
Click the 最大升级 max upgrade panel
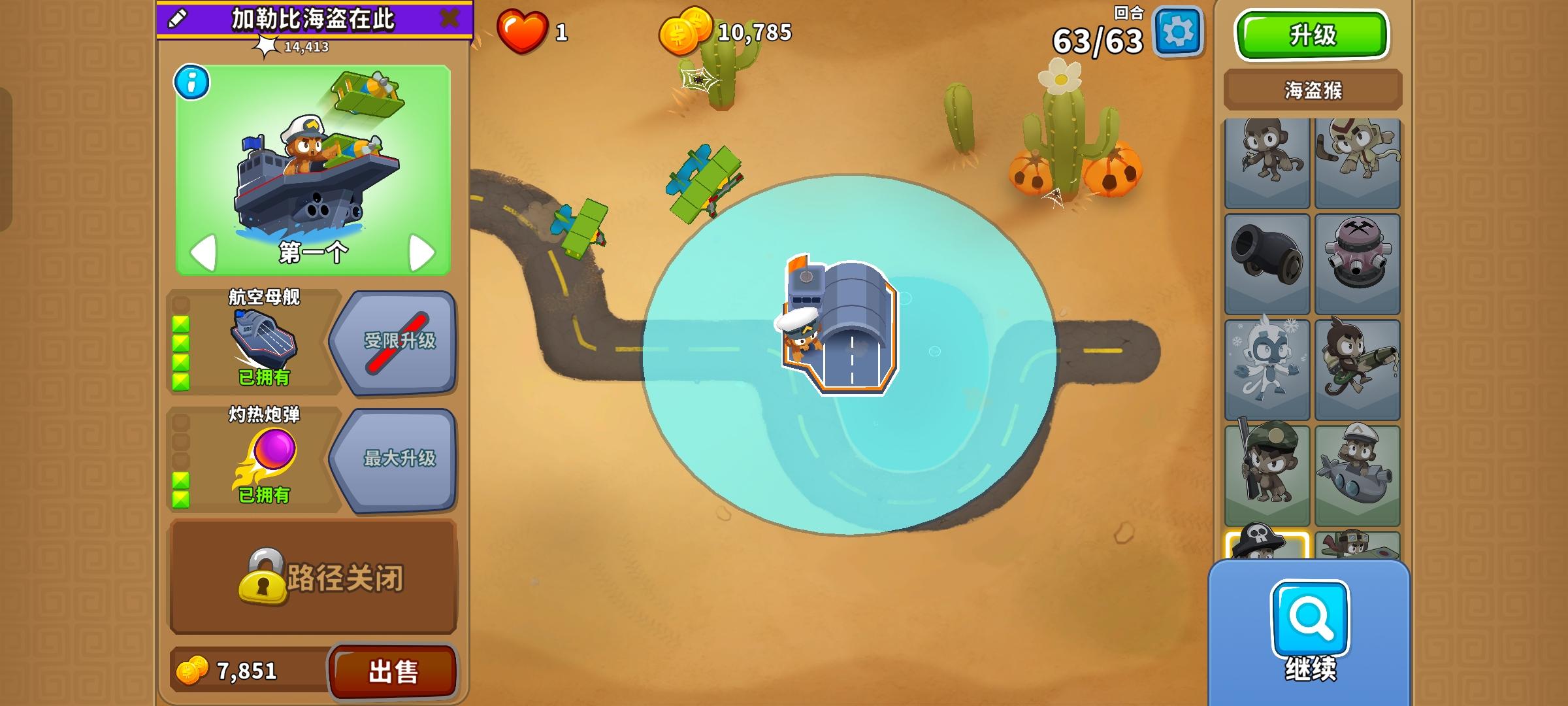400,460
